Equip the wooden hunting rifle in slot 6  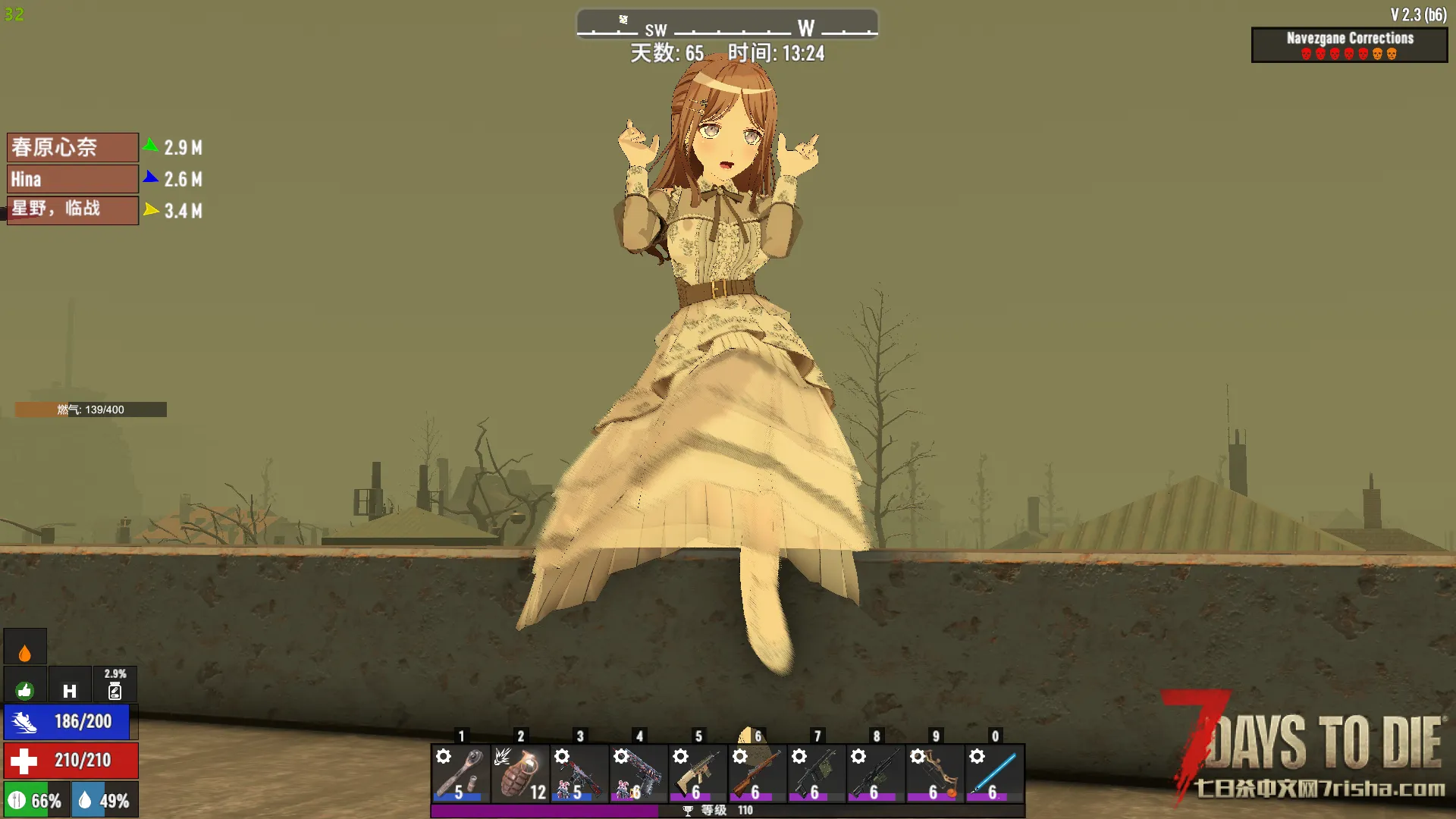point(757,773)
